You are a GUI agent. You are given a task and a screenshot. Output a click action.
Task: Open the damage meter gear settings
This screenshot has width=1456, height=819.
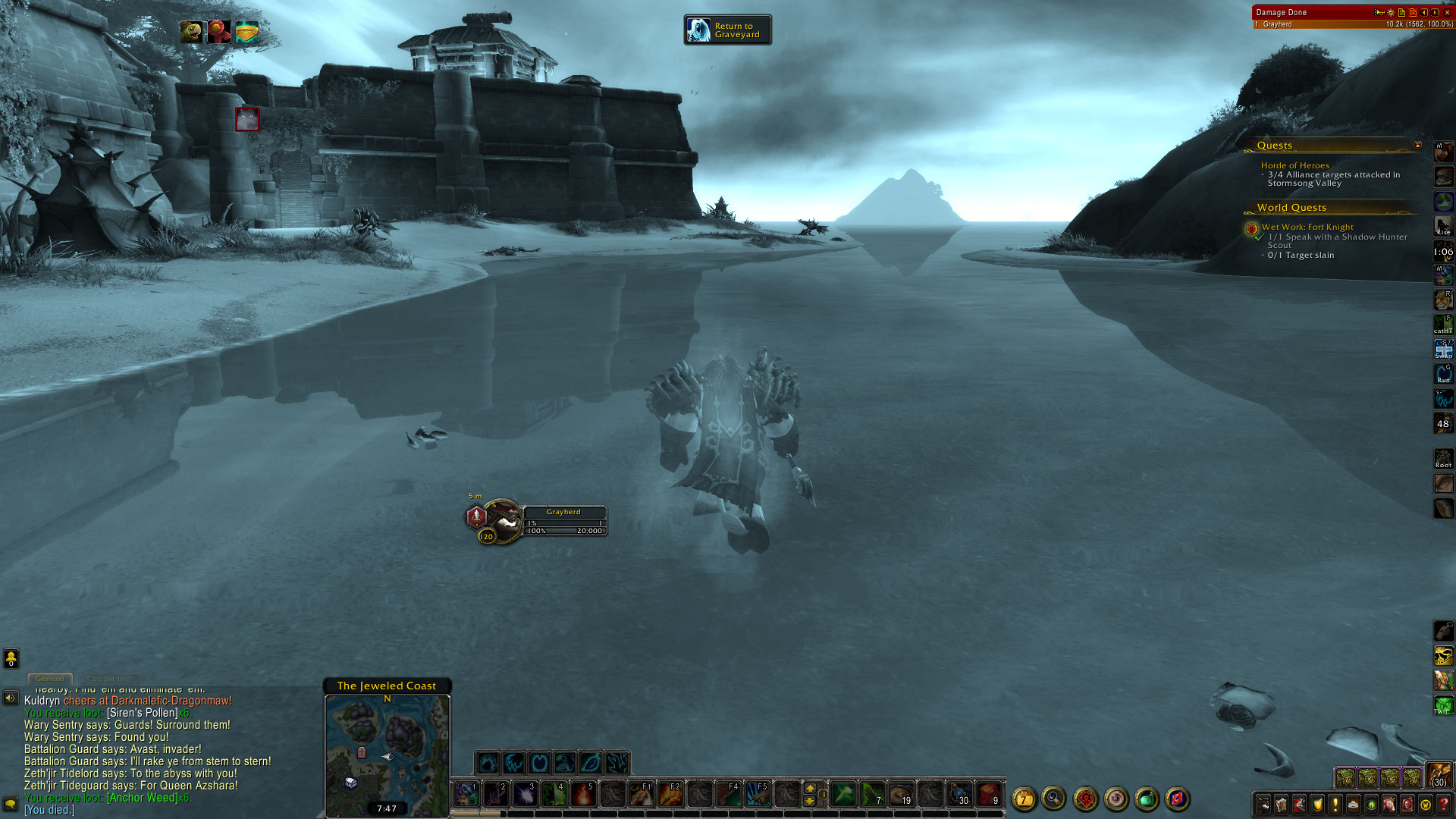click(1391, 12)
